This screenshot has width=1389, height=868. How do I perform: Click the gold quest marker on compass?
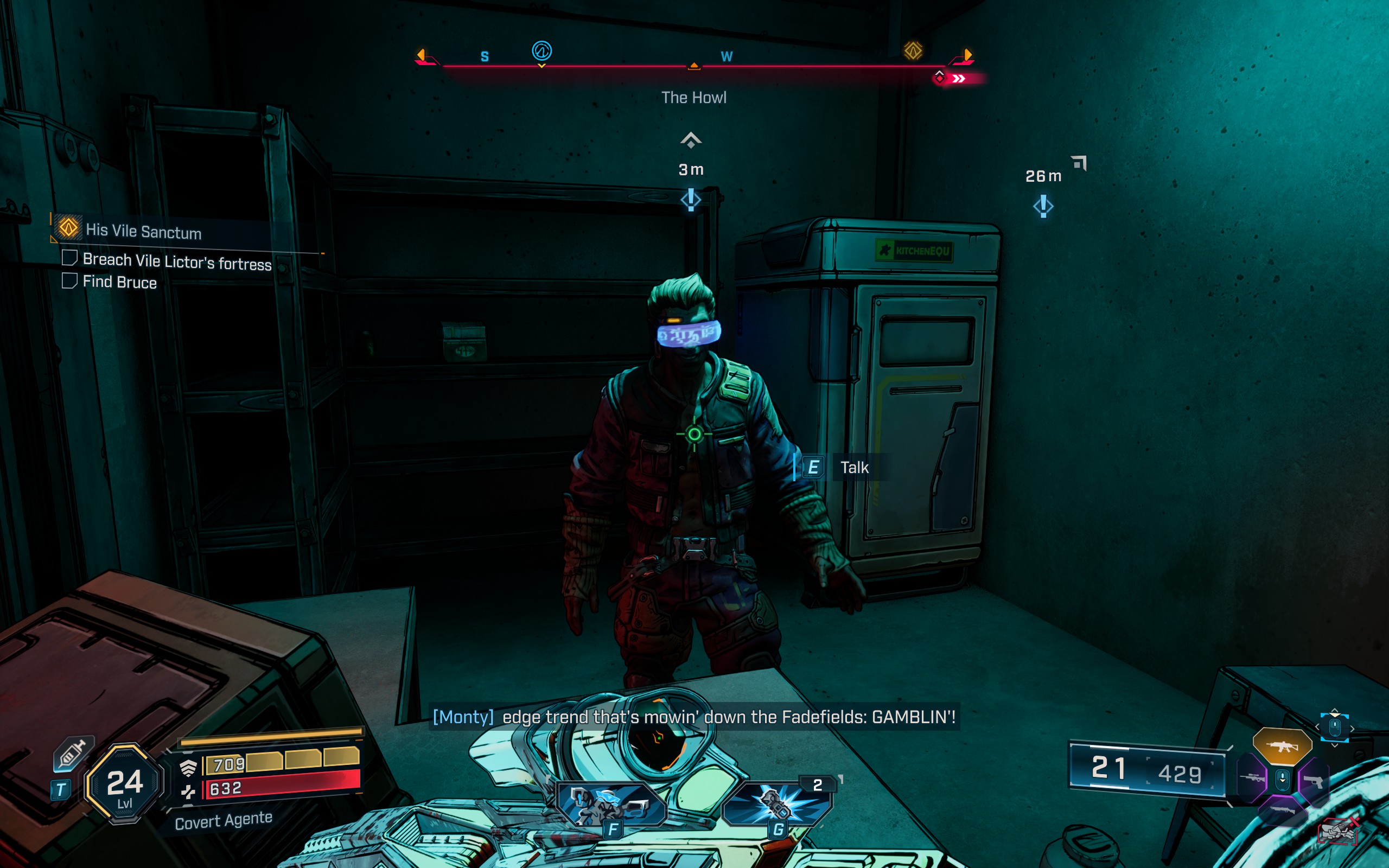[x=913, y=51]
